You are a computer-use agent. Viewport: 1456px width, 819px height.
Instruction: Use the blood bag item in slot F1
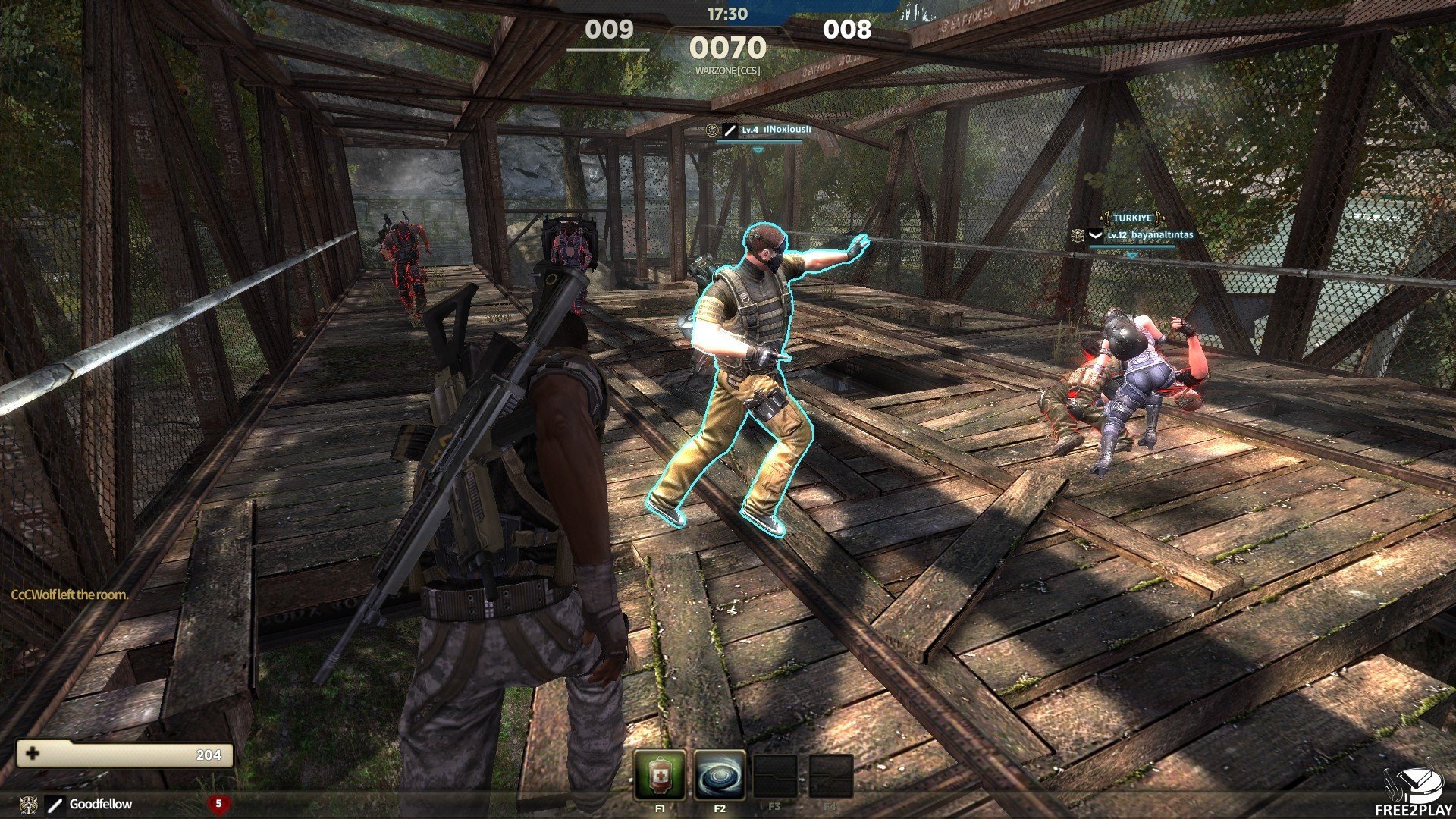[x=660, y=775]
